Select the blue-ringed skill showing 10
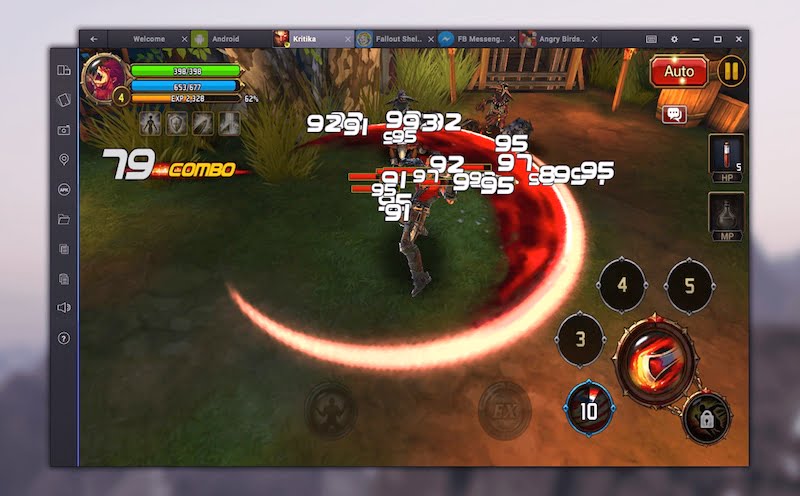This screenshot has width=800, height=496. click(x=590, y=406)
